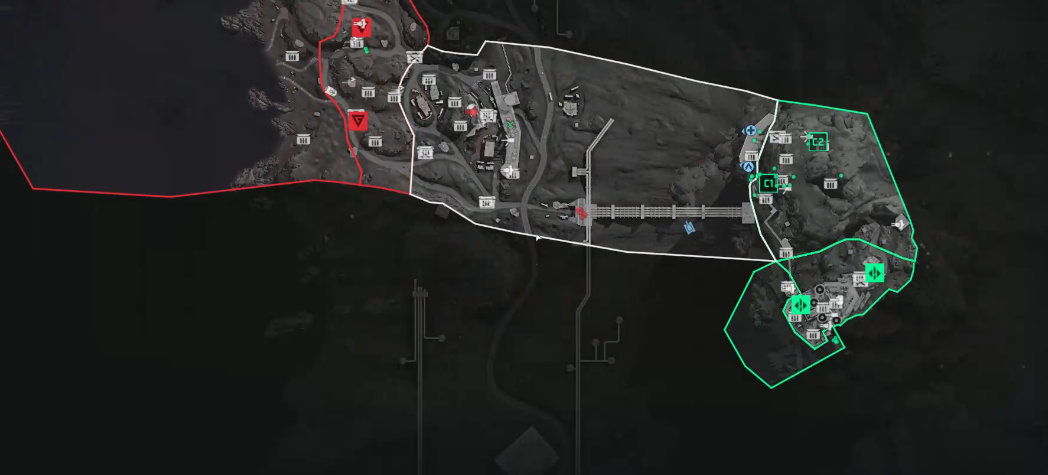Select the C2 objective marker

(x=817, y=142)
